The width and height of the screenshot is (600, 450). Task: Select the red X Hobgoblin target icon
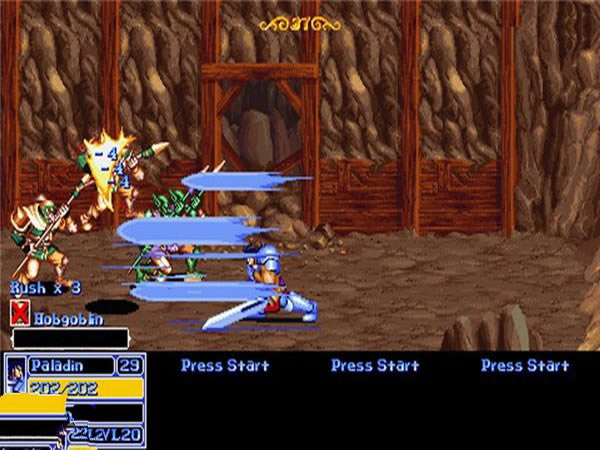point(19,315)
